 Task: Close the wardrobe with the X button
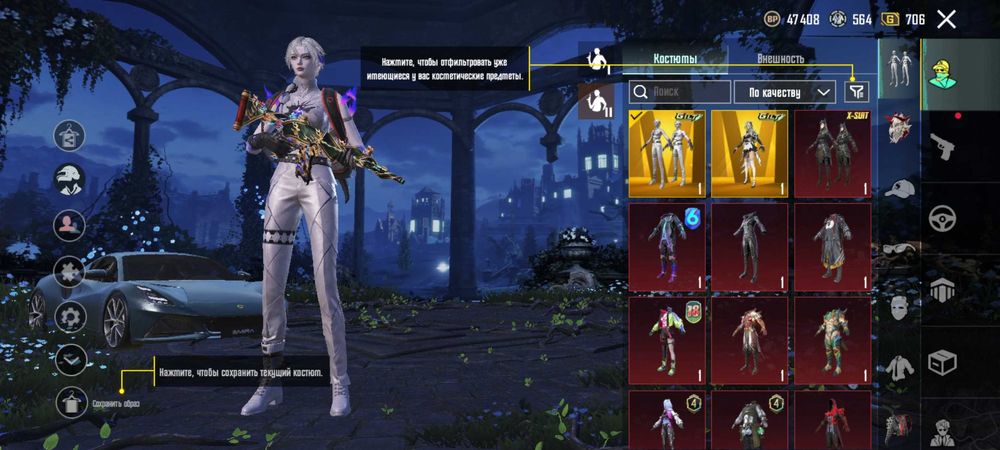(946, 19)
